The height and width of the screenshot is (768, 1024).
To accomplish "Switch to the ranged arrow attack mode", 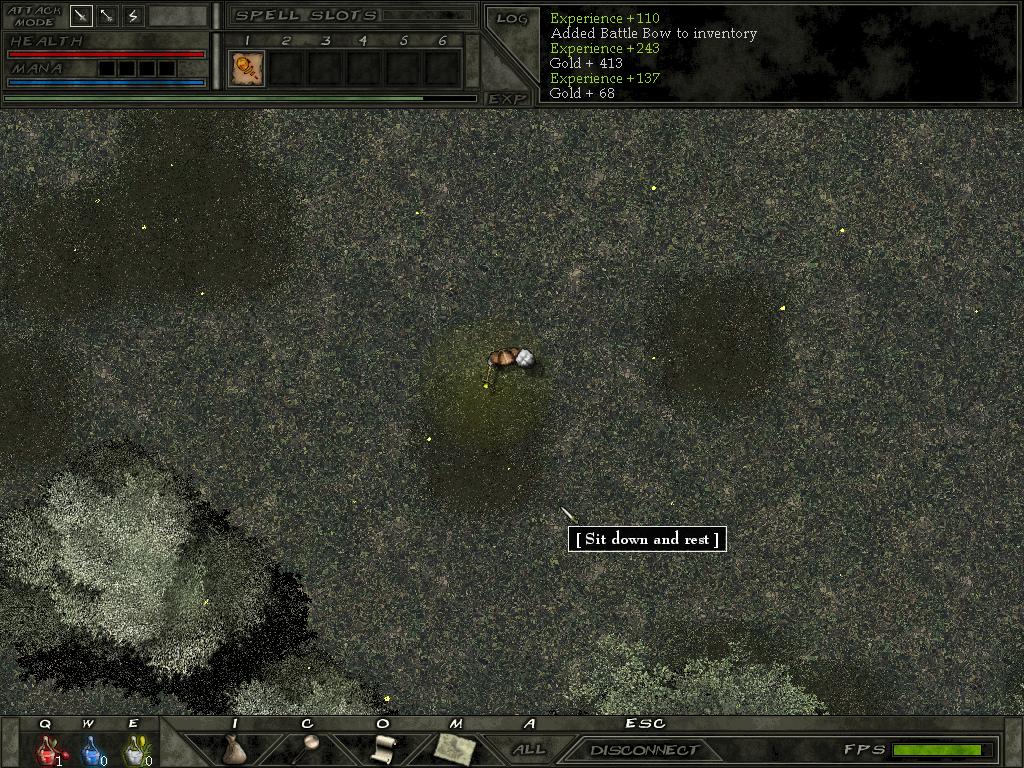I will tap(107, 15).
